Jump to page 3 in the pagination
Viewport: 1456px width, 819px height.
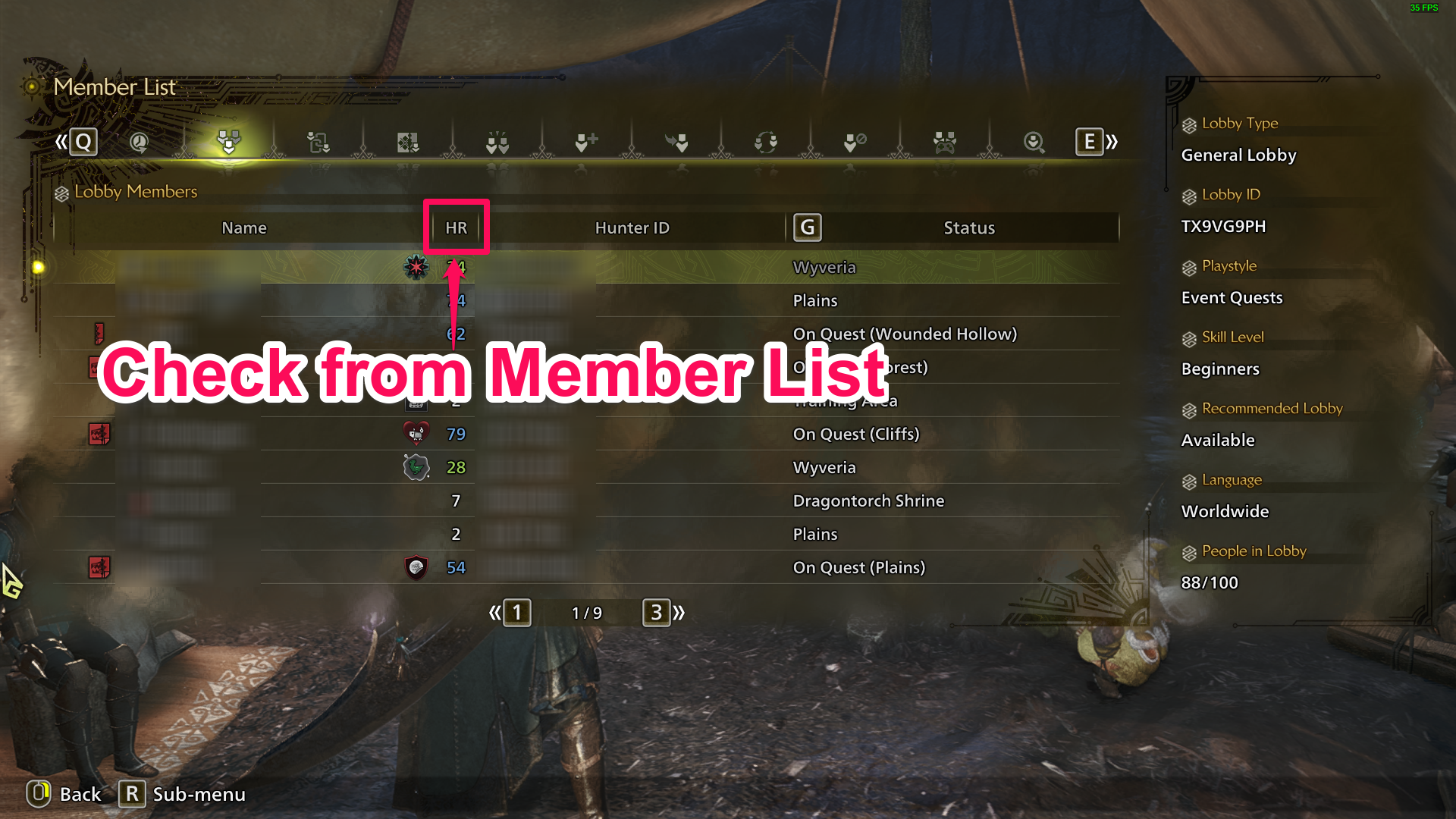(657, 613)
